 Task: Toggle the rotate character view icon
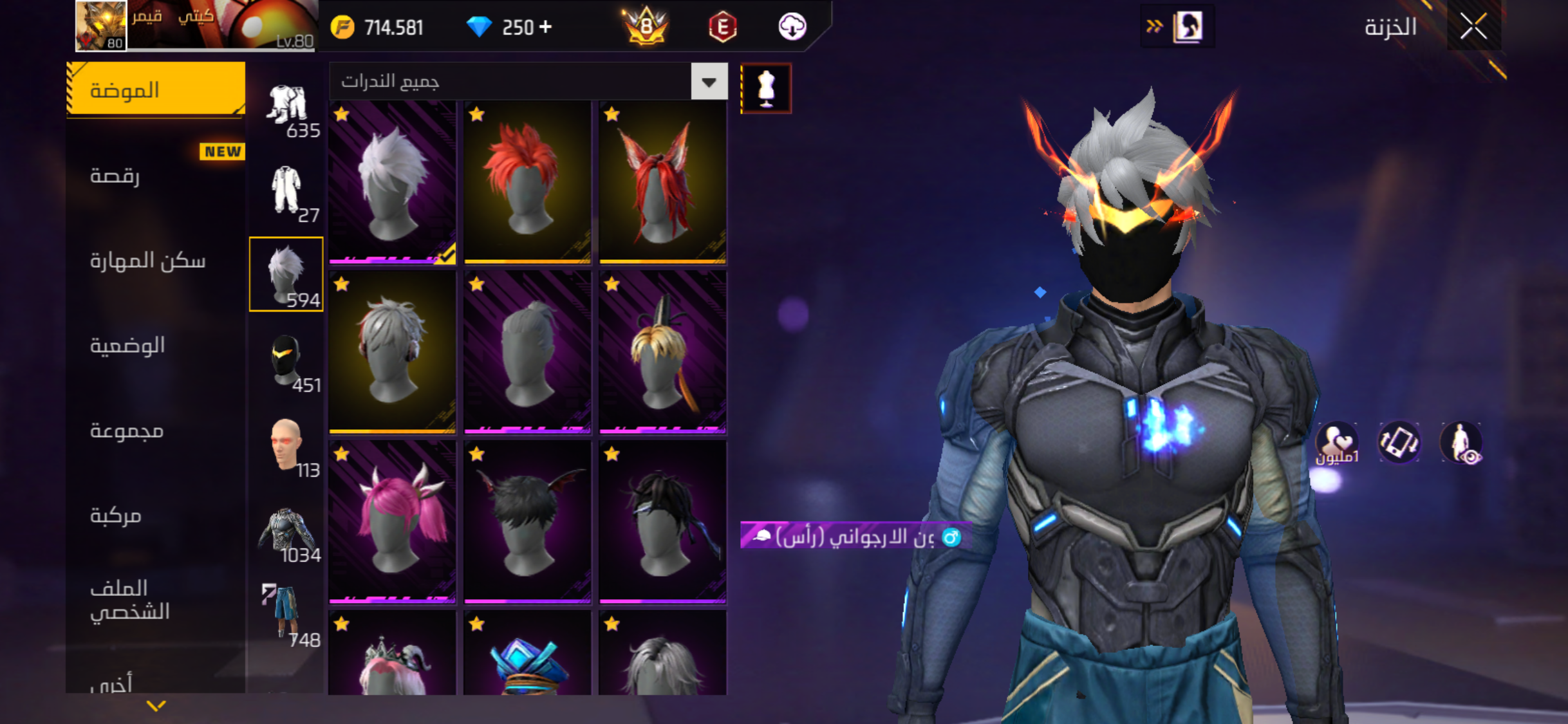click(x=1398, y=443)
